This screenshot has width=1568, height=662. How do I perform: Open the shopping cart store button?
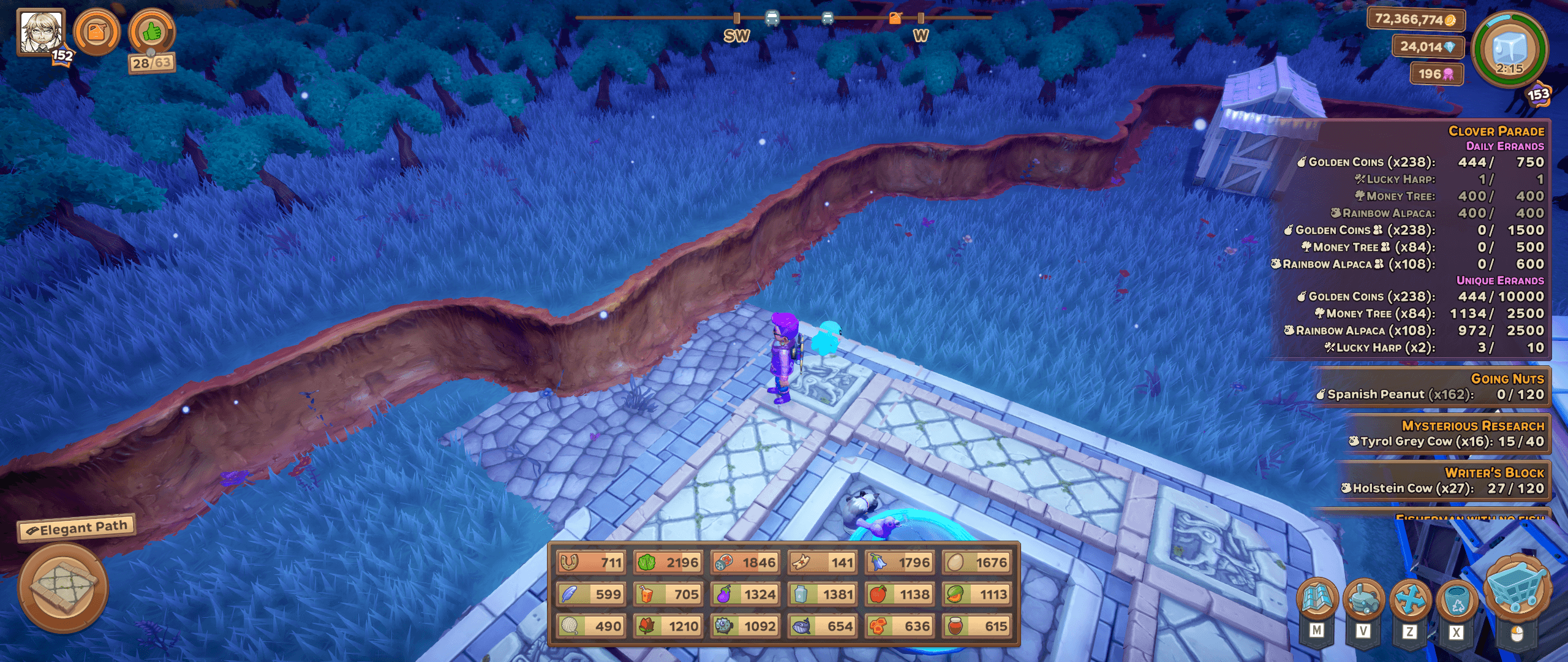point(1517,590)
